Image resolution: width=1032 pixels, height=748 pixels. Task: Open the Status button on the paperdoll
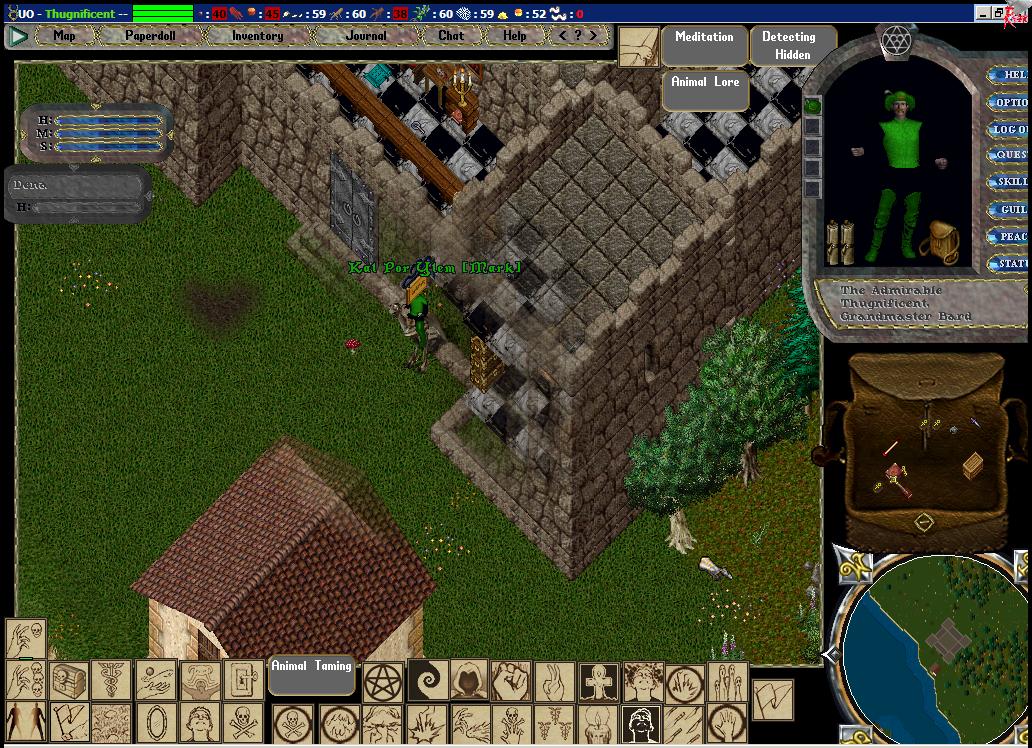coord(1010,264)
